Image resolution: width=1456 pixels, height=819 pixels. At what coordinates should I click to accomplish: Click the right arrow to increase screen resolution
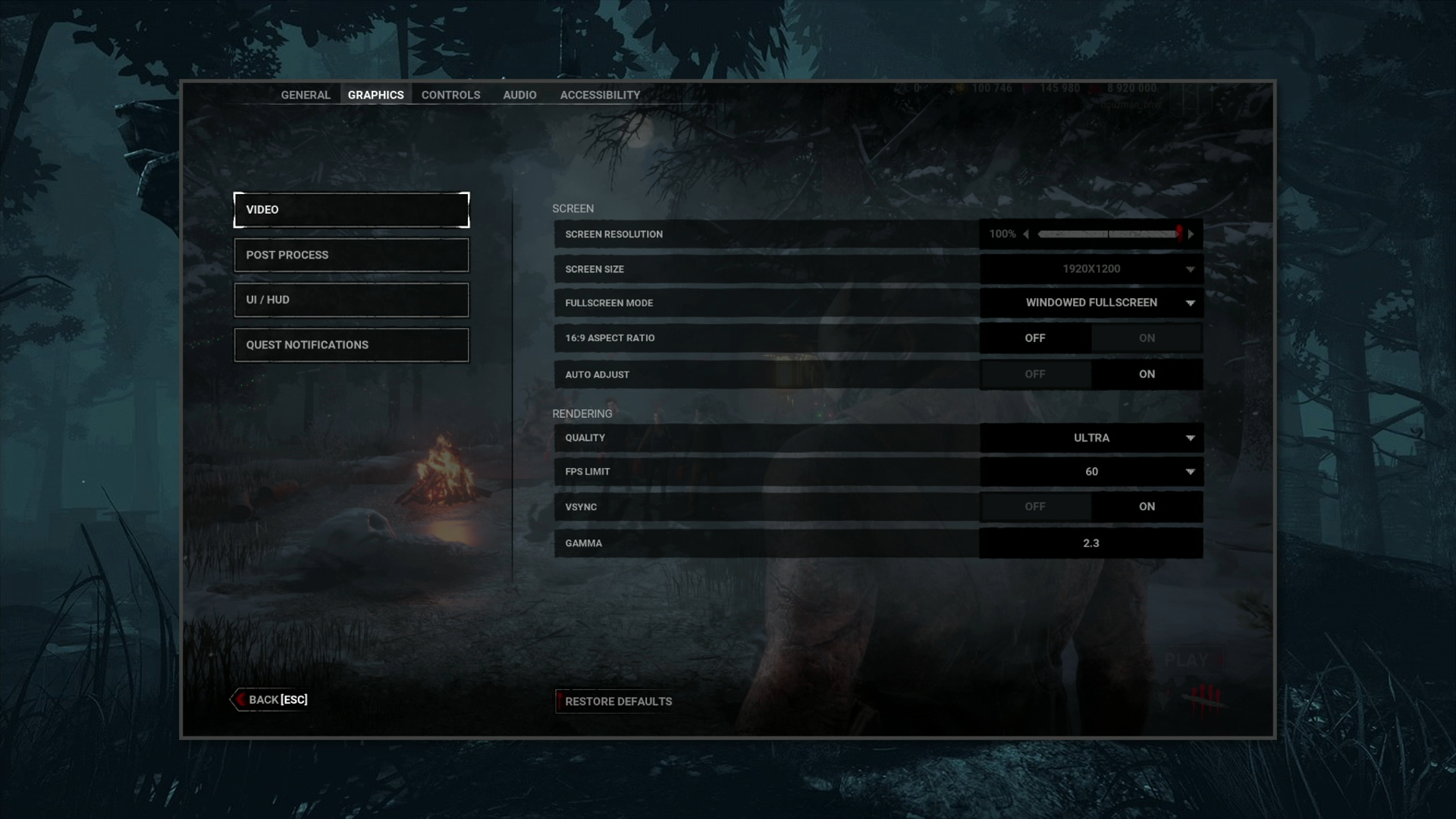1191,234
